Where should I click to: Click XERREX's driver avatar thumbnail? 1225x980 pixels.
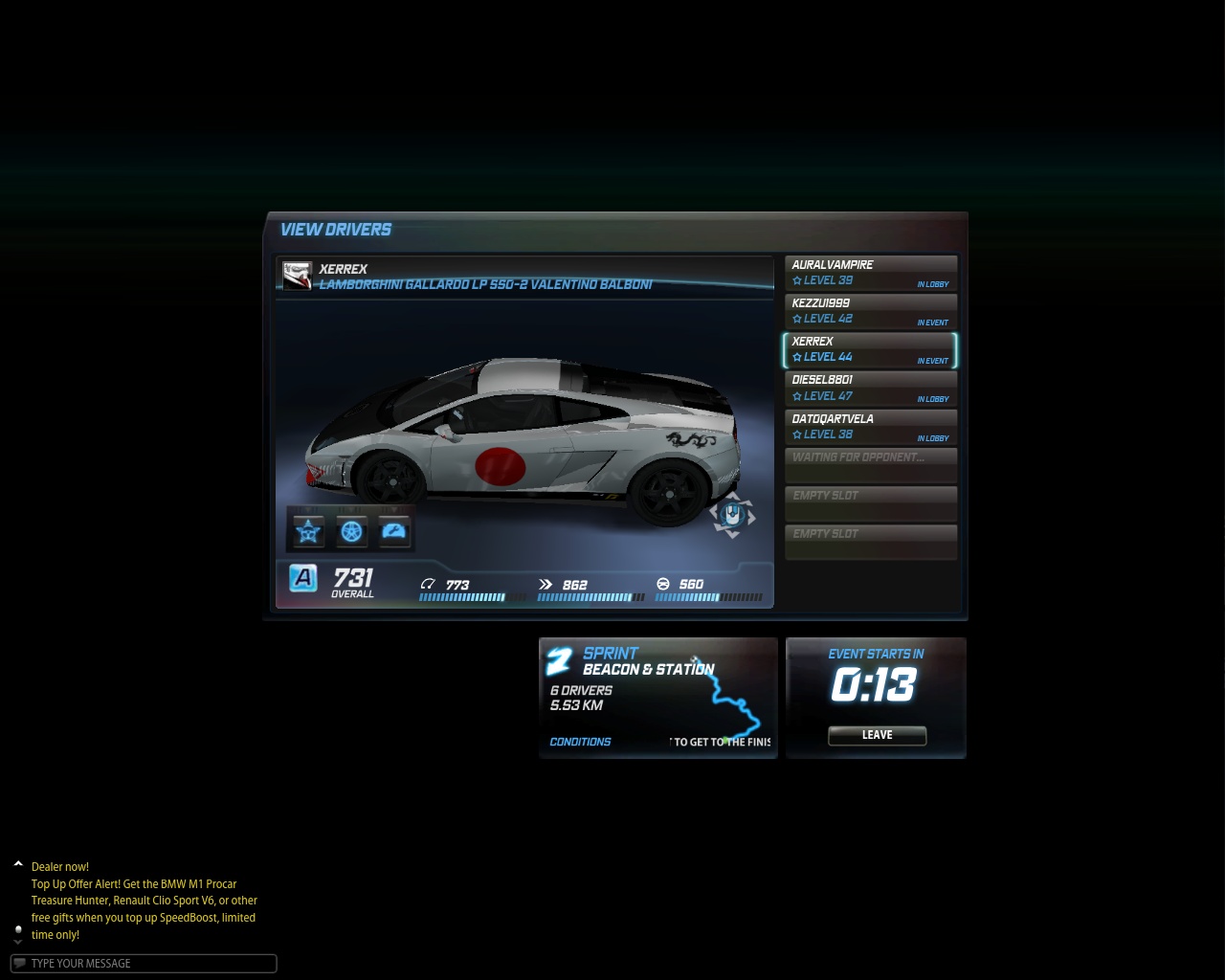(298, 276)
